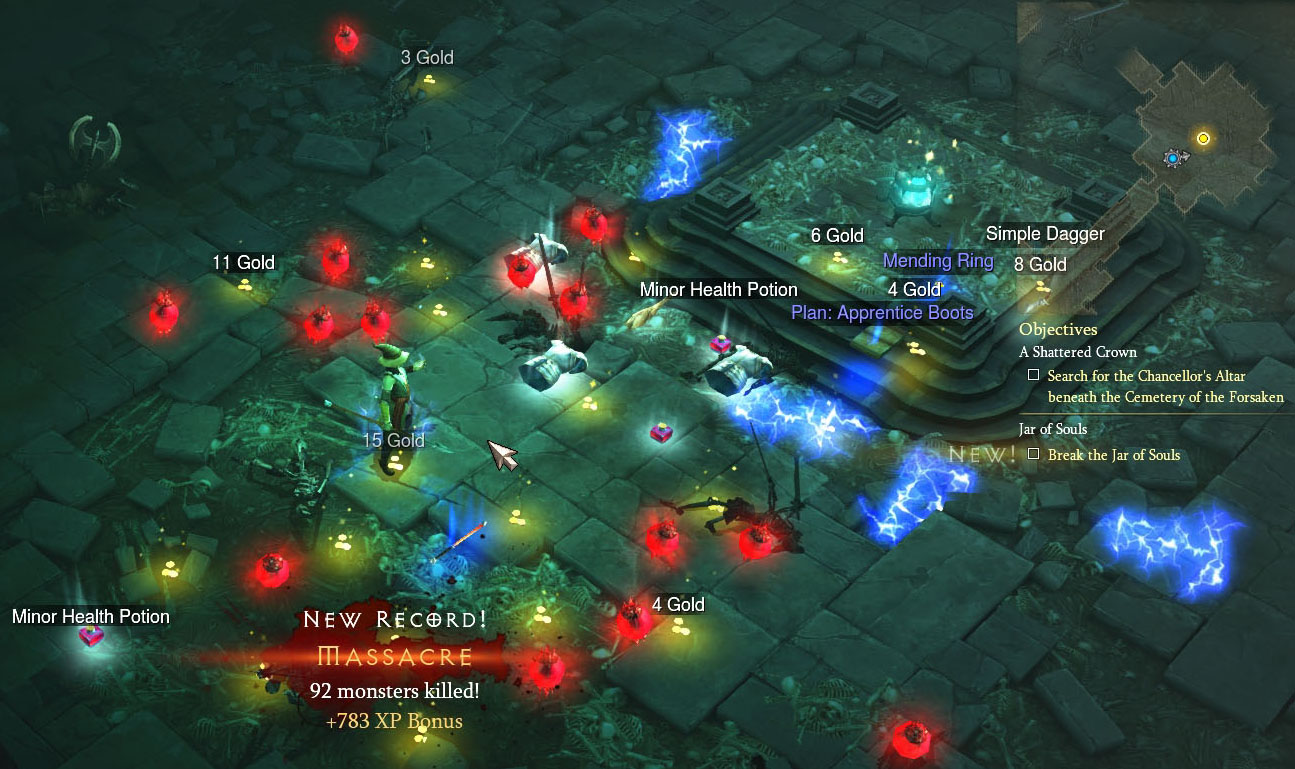The image size is (1295, 769).
Task: Click the 3 Gold loot label
Action: [x=427, y=58]
